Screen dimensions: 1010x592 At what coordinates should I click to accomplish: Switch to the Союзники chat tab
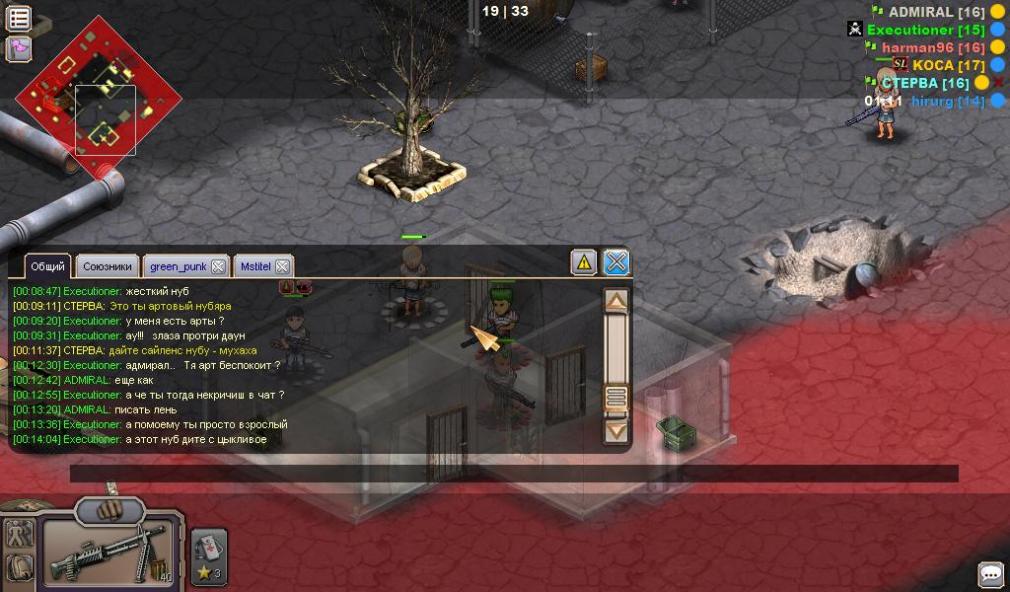click(107, 266)
